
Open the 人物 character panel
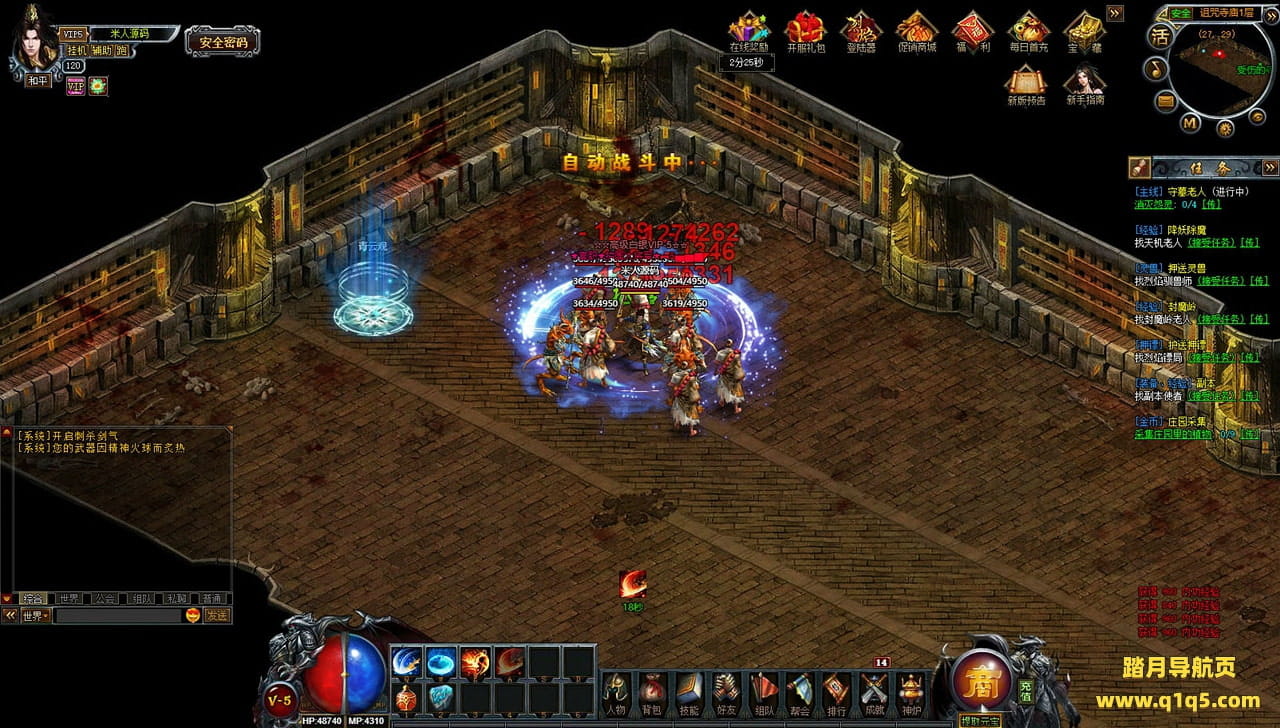pyautogui.click(x=614, y=692)
